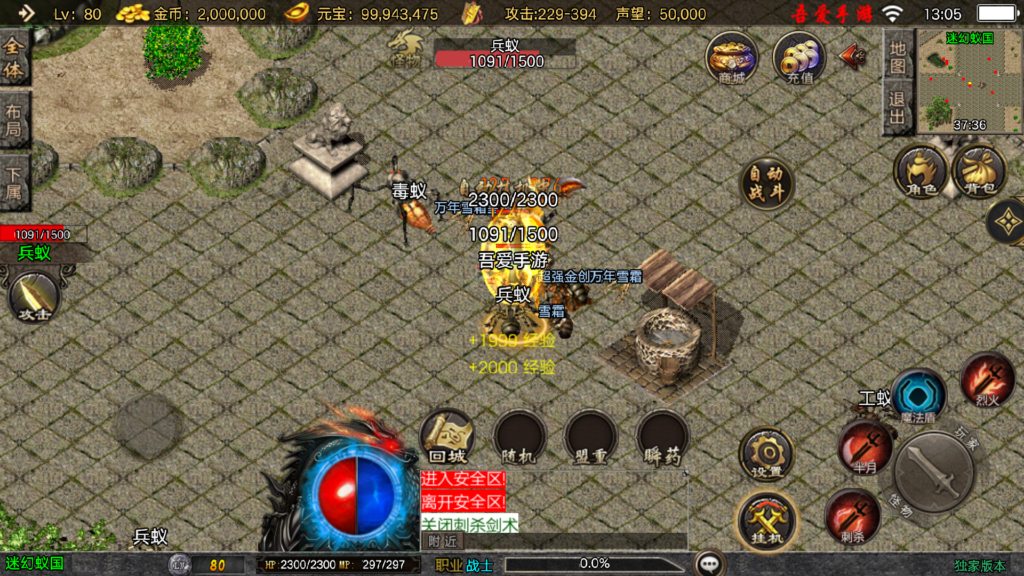Tap the large sword basic attack button
1024x576 pixels.
pos(935,472)
